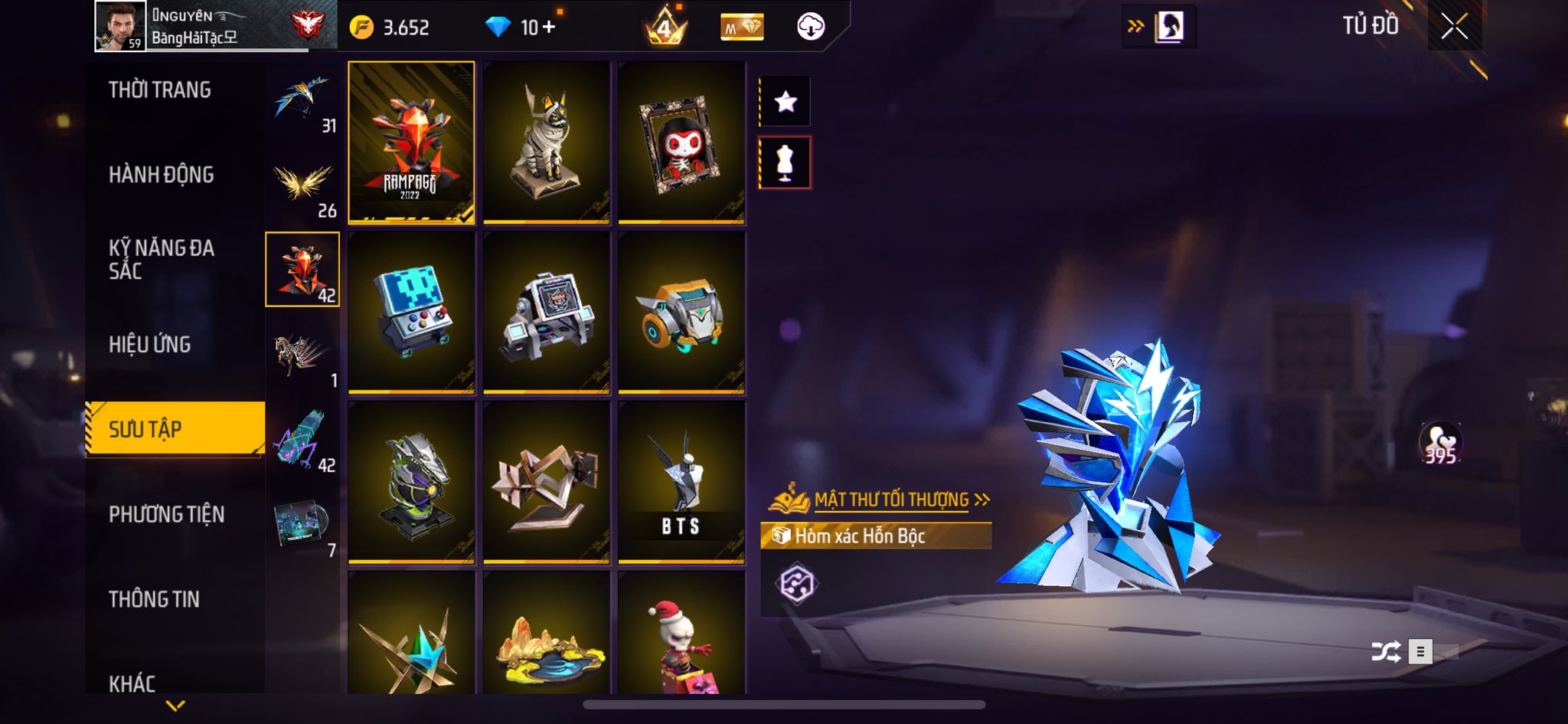The height and width of the screenshot is (724, 1568).
Task: Select the framed red skull portrait item
Action: tap(681, 143)
